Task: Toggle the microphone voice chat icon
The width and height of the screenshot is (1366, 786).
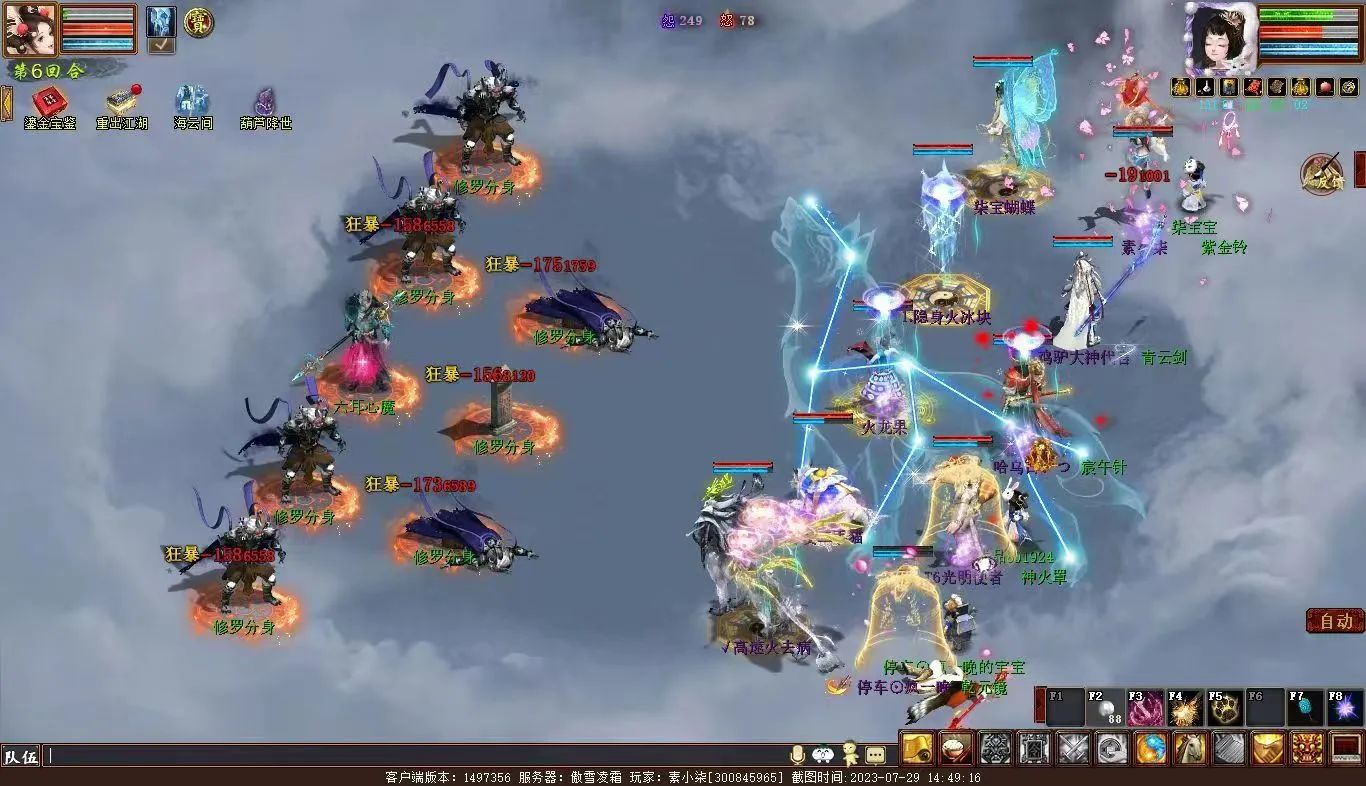Action: 798,755
